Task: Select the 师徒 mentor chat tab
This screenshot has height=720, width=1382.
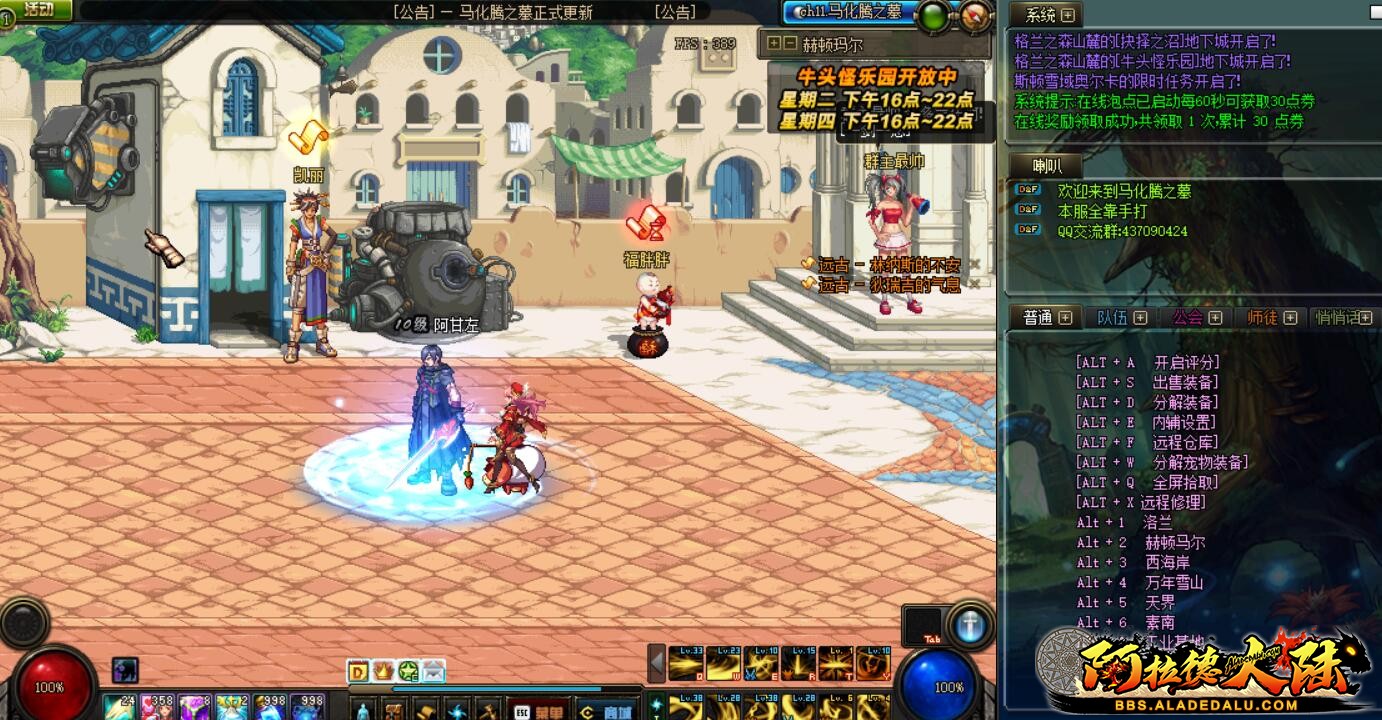Action: (x=1262, y=317)
